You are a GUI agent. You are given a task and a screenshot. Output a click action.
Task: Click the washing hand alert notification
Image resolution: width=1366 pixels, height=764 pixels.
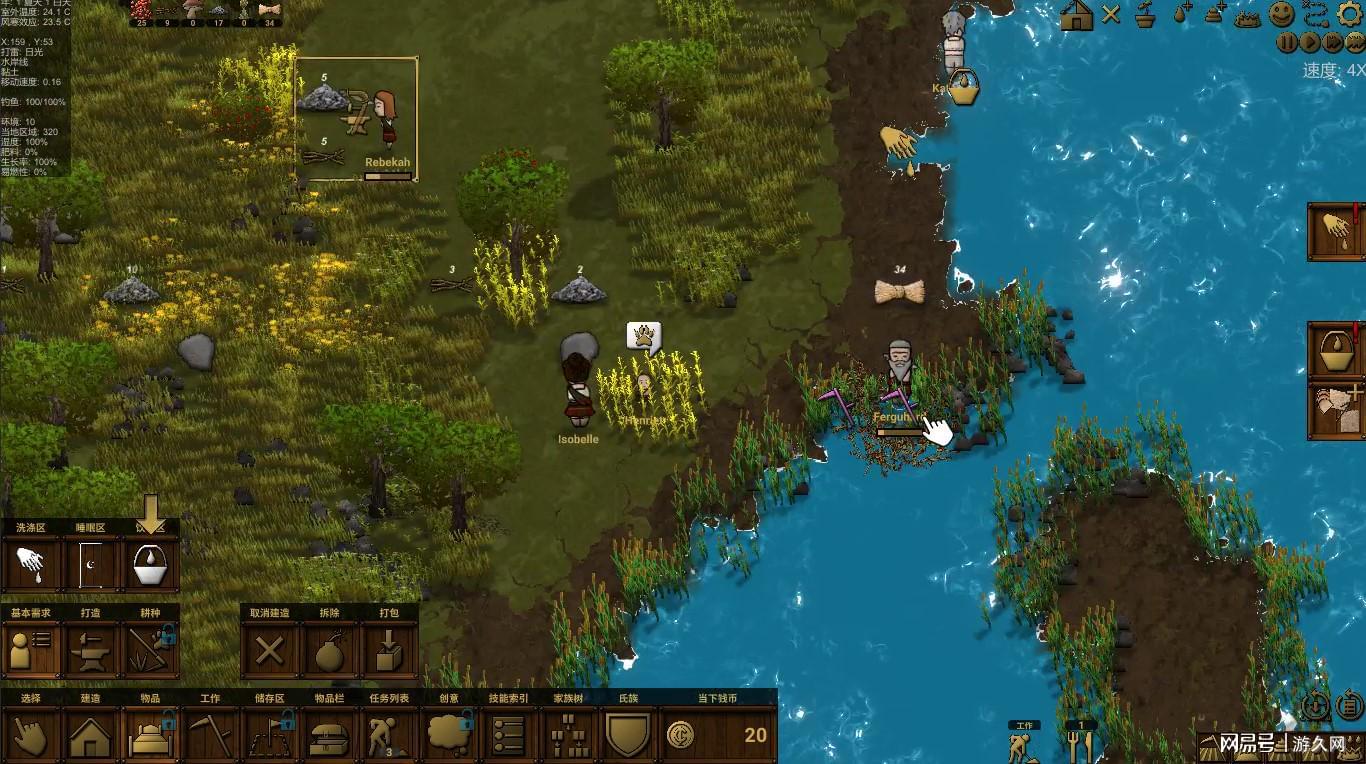point(1337,231)
